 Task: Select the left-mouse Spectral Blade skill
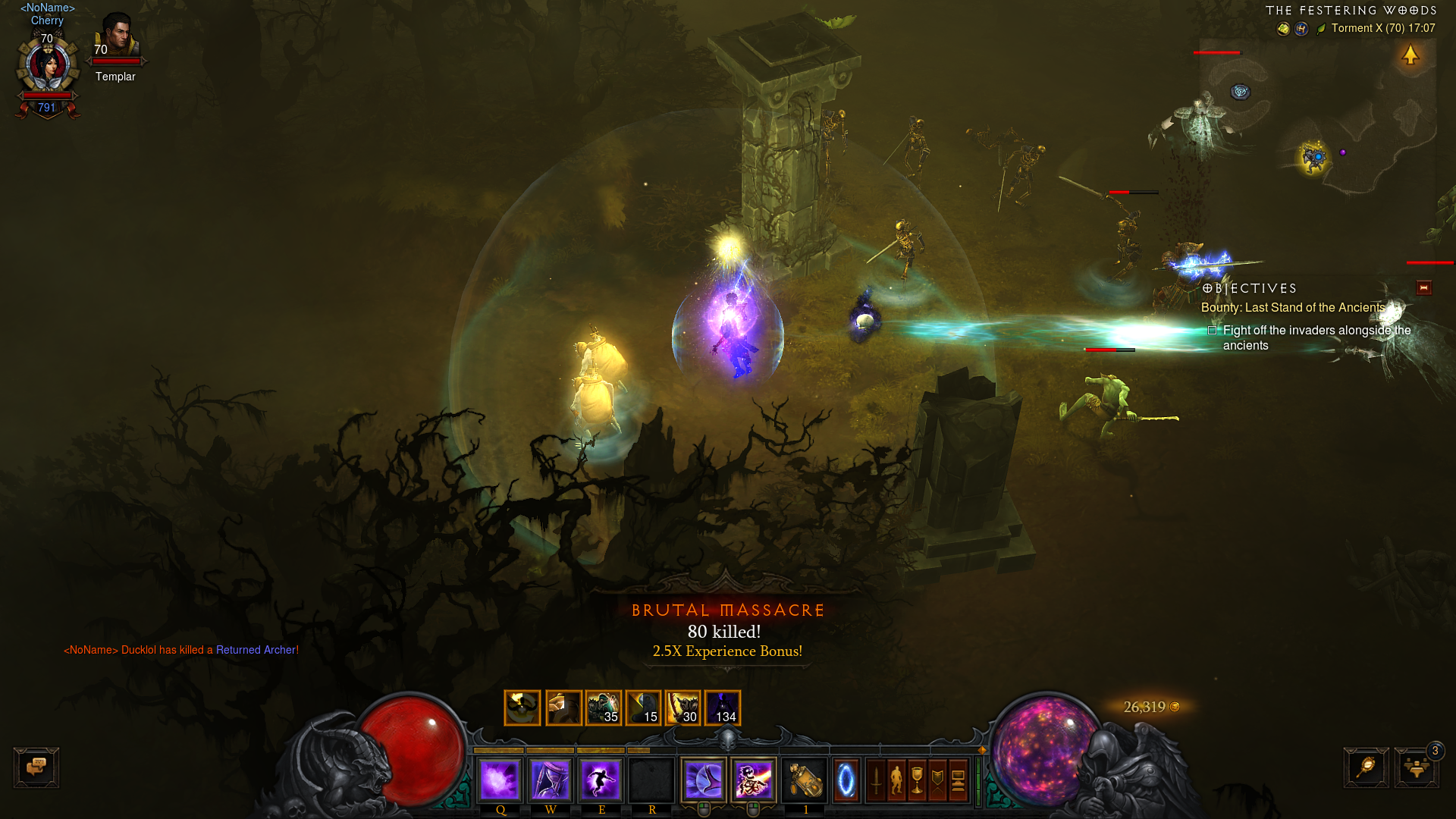(x=704, y=780)
